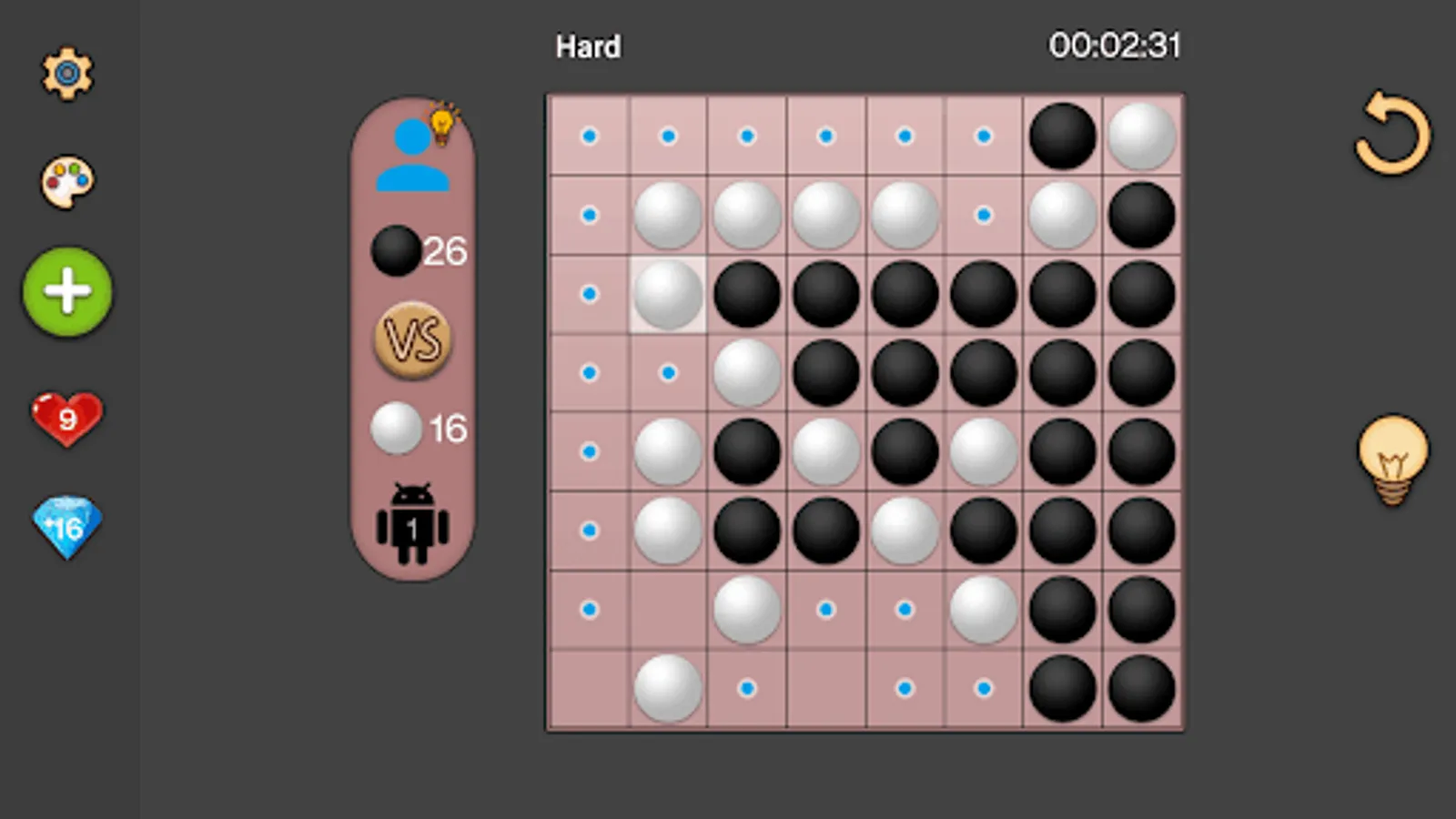
Task: Open the color palette customization icon
Action: click(x=66, y=182)
